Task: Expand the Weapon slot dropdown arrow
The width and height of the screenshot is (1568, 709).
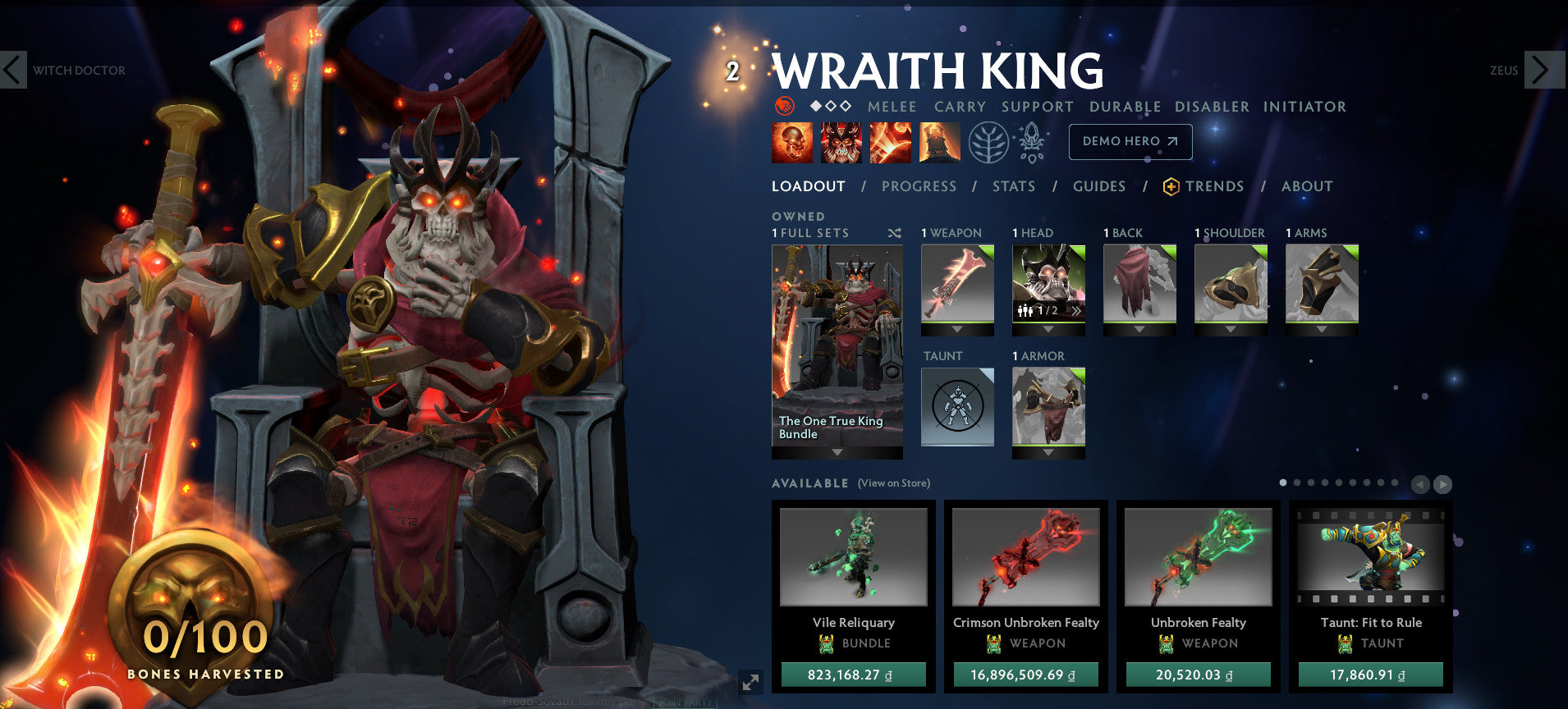Action: coord(957,331)
